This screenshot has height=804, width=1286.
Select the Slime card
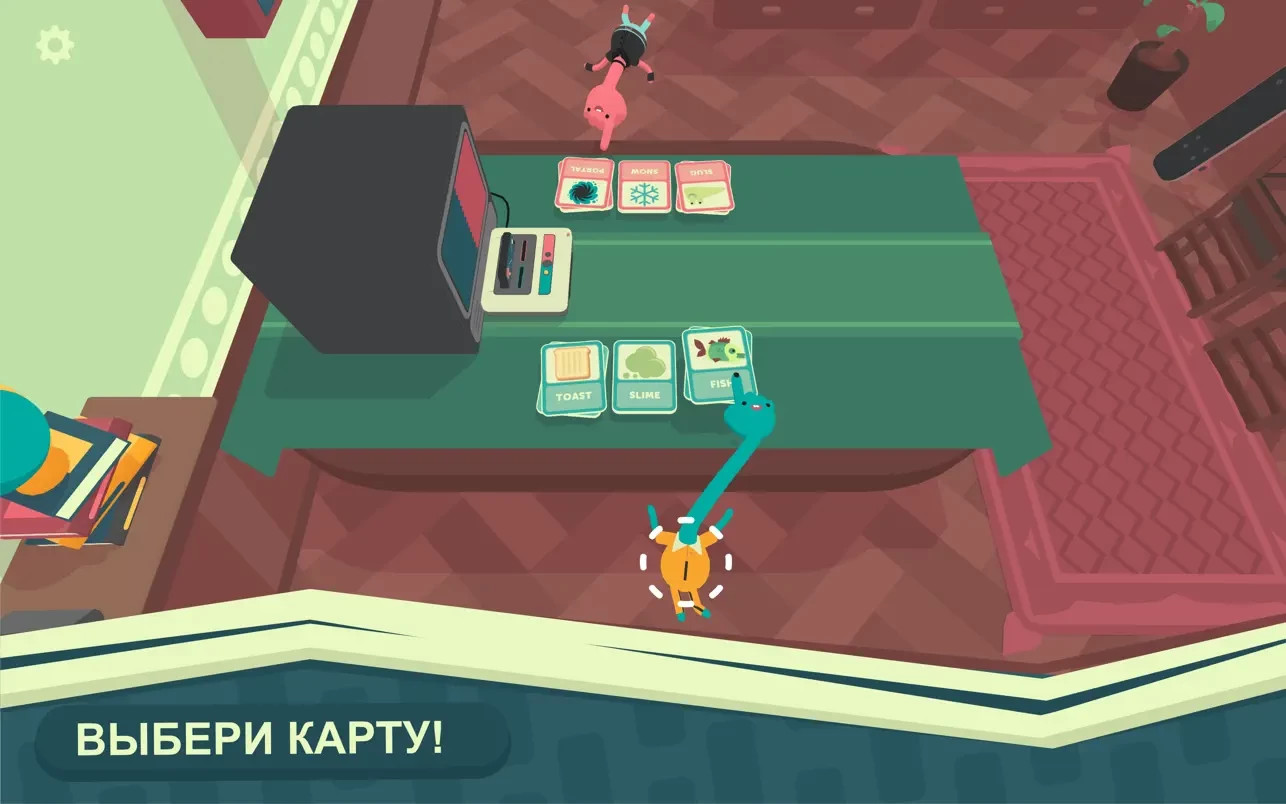644,376
